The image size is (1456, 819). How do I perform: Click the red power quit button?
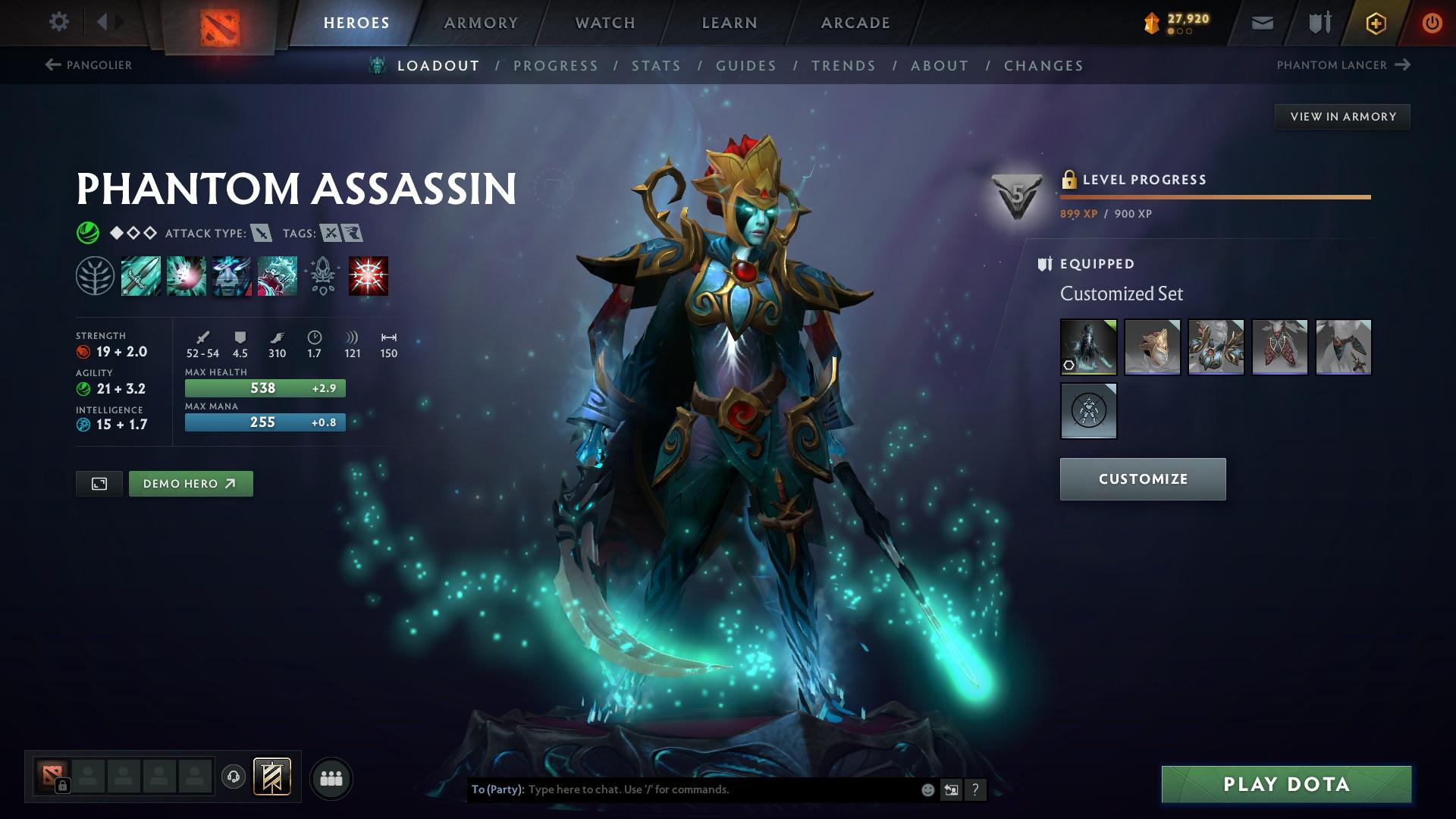[1432, 23]
